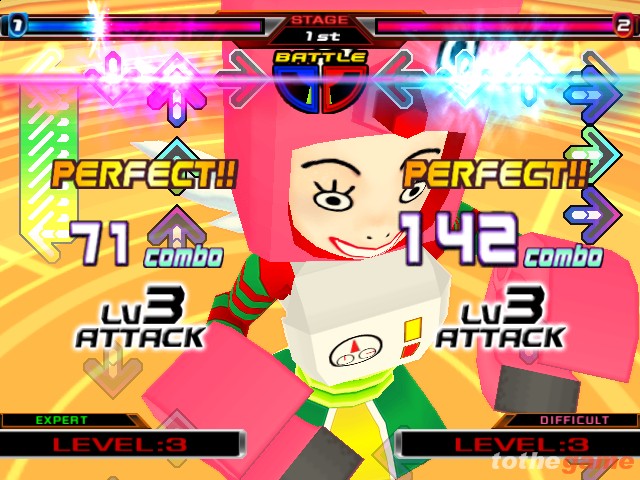Click the red player 2 badge
The width and height of the screenshot is (640, 480).
coord(622,25)
